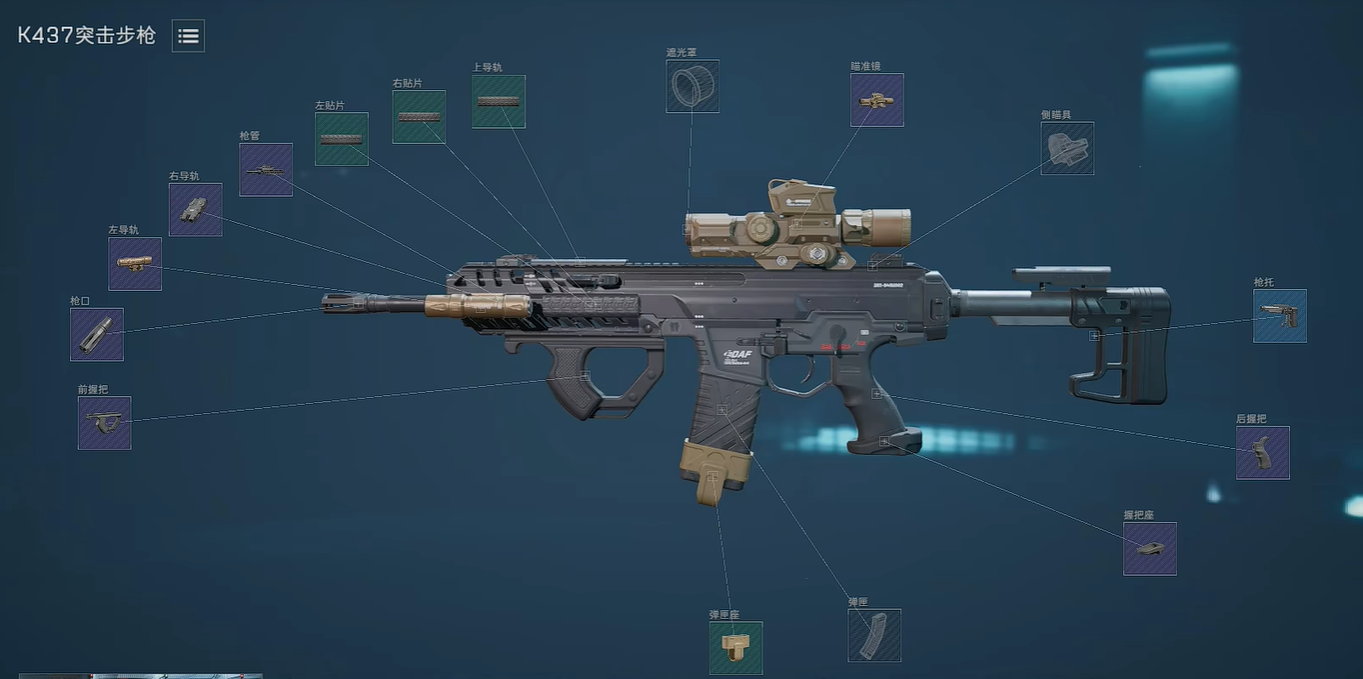Image resolution: width=1363 pixels, height=679 pixels.
Task: Open the 遮光罩 lens hood slot
Action: 692,86
